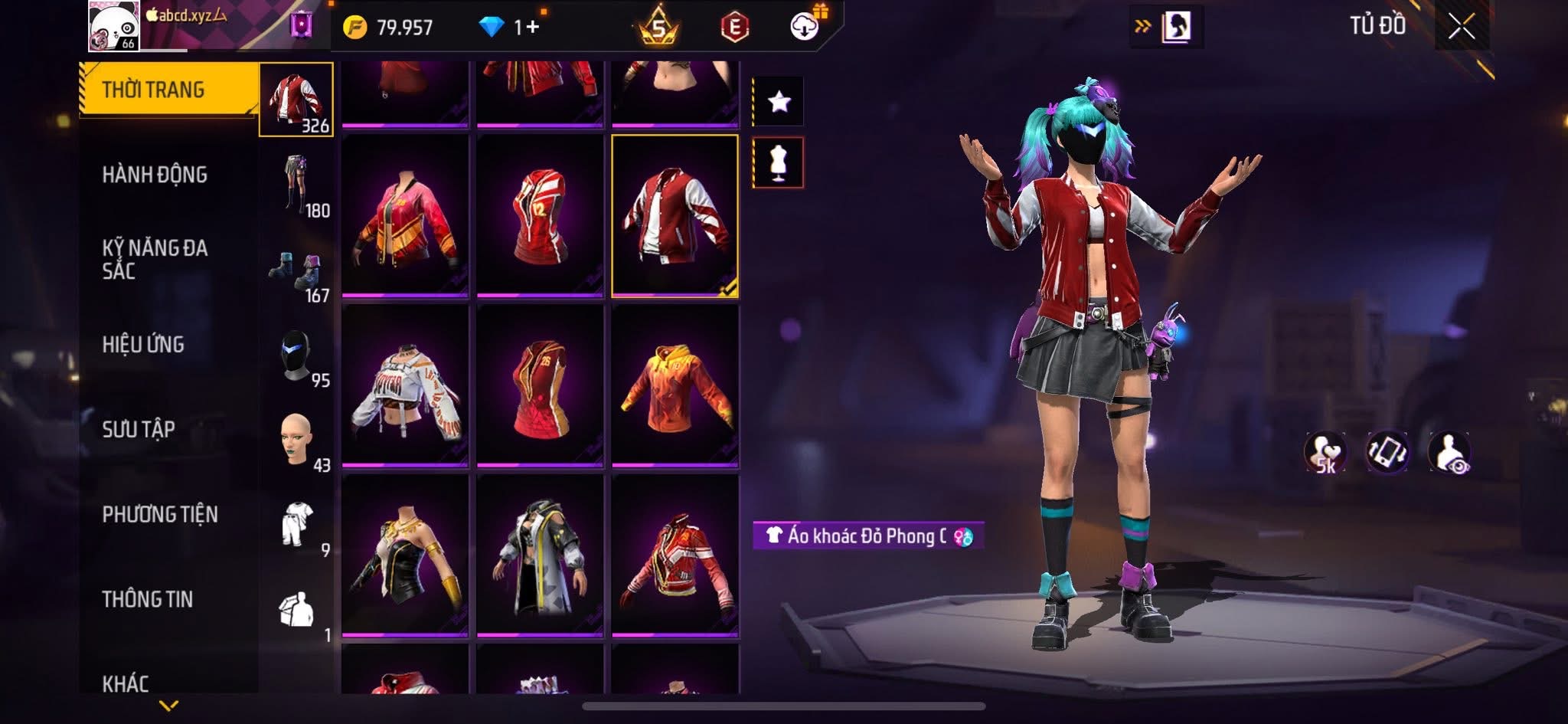The image size is (1568, 724).
Task: Toggle the character visibility eye icon
Action: 1449,453
